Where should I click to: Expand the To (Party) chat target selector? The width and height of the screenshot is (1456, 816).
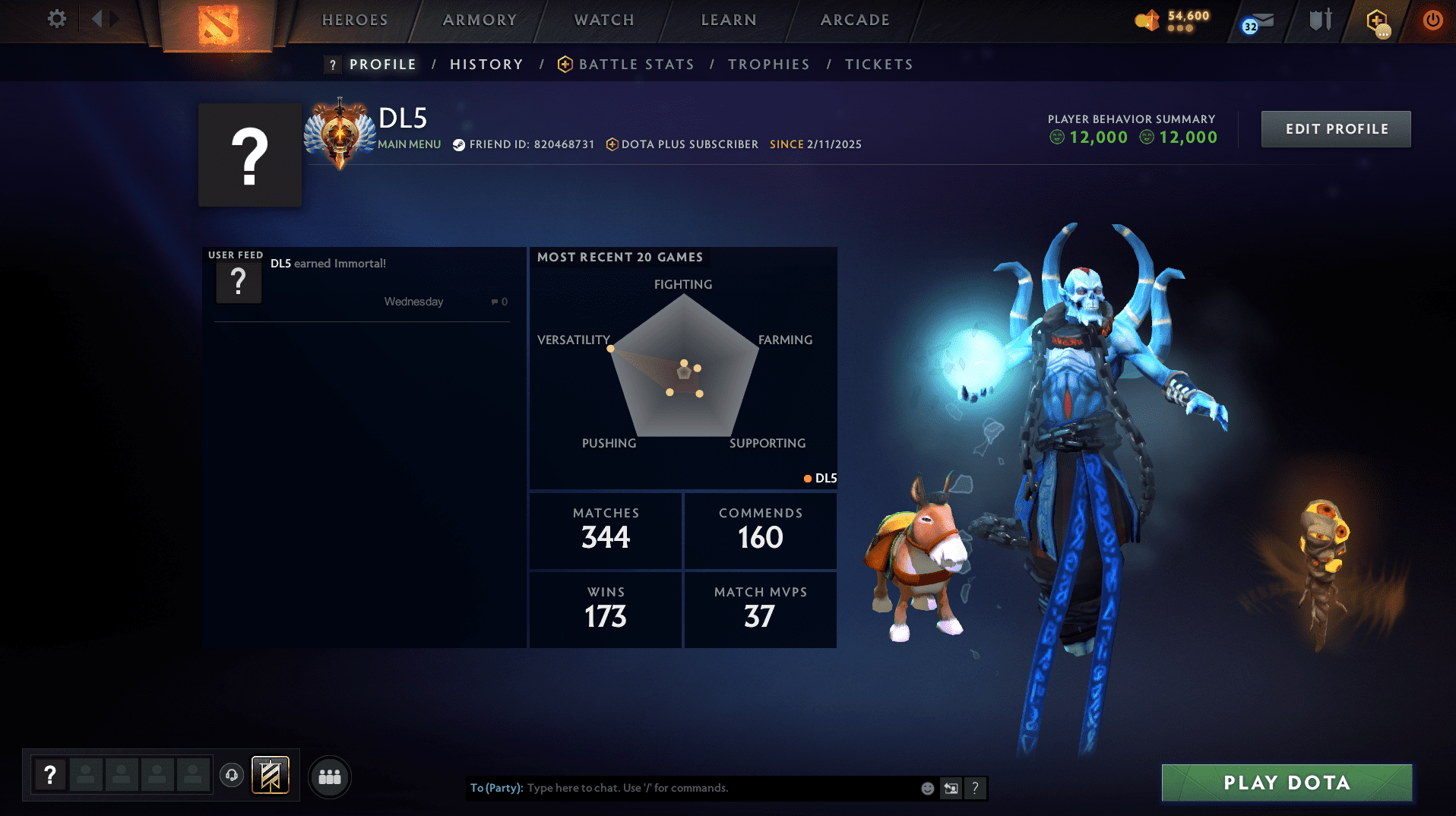point(498,788)
